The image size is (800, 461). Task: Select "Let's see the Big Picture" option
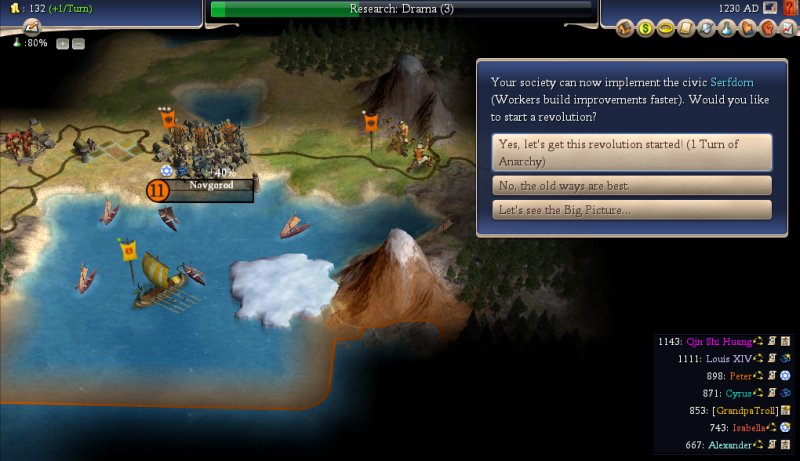click(x=632, y=210)
